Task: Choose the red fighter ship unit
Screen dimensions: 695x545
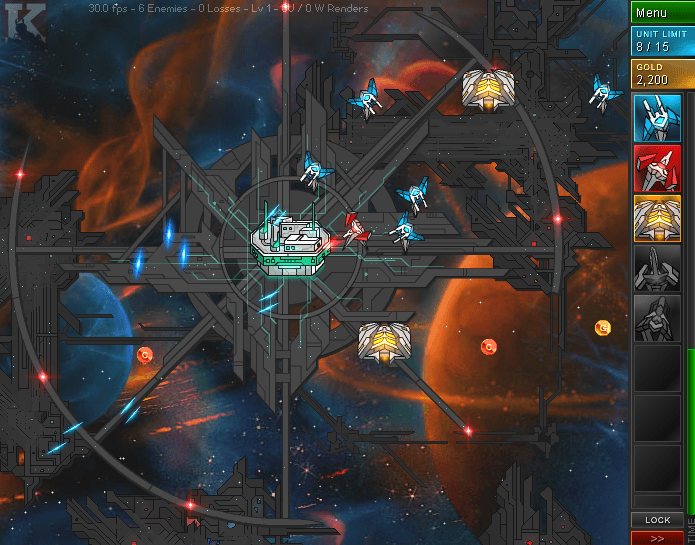Action: click(657, 168)
